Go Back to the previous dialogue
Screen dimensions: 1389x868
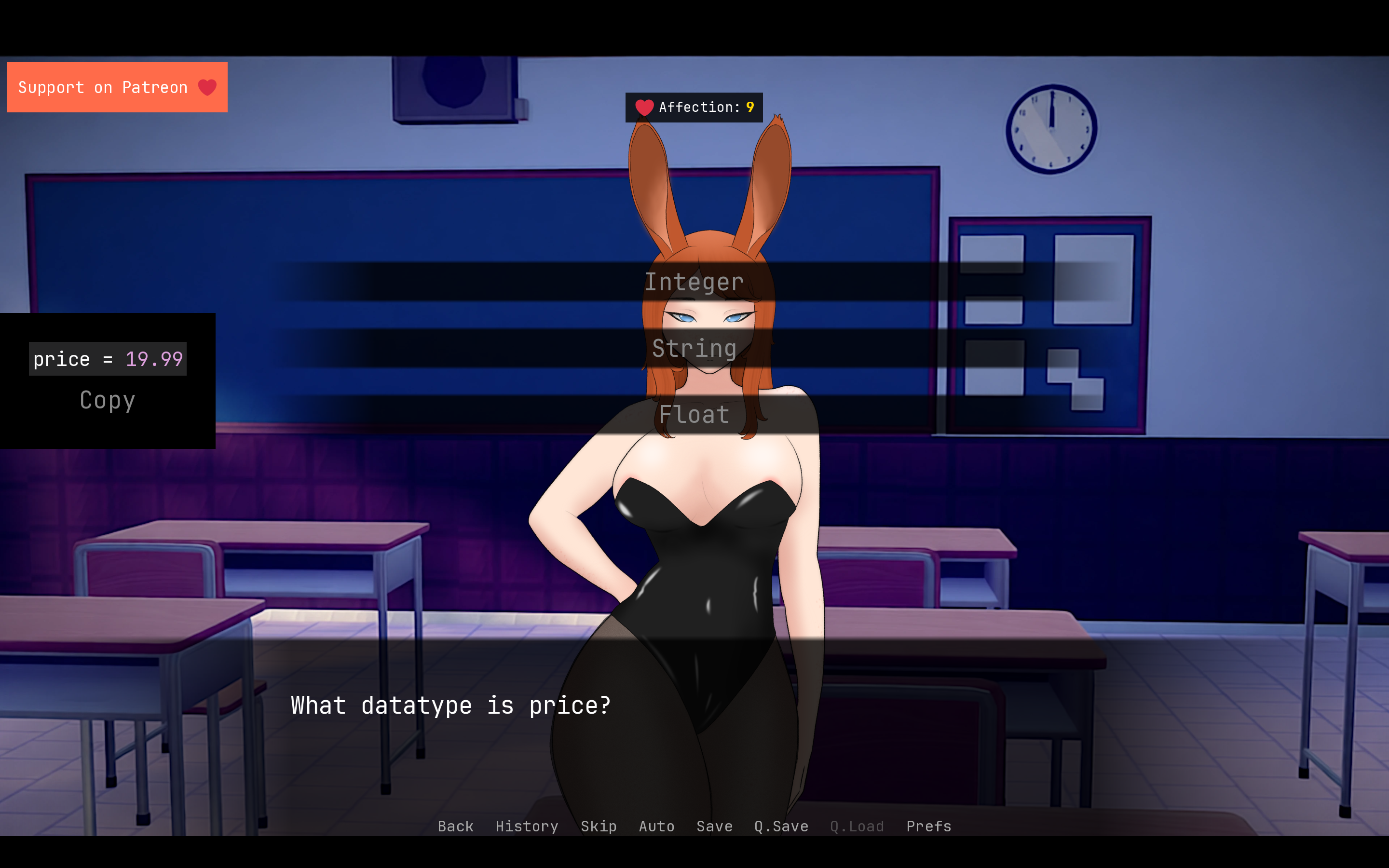coord(455,826)
